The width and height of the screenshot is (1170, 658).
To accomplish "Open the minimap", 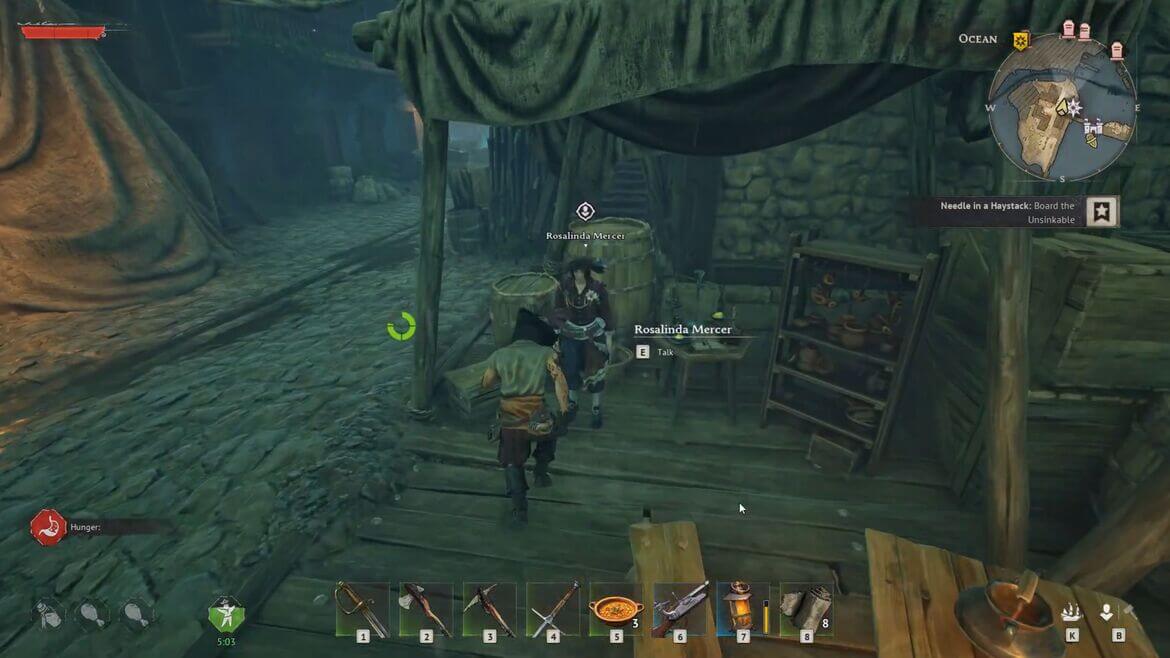I will point(1062,108).
